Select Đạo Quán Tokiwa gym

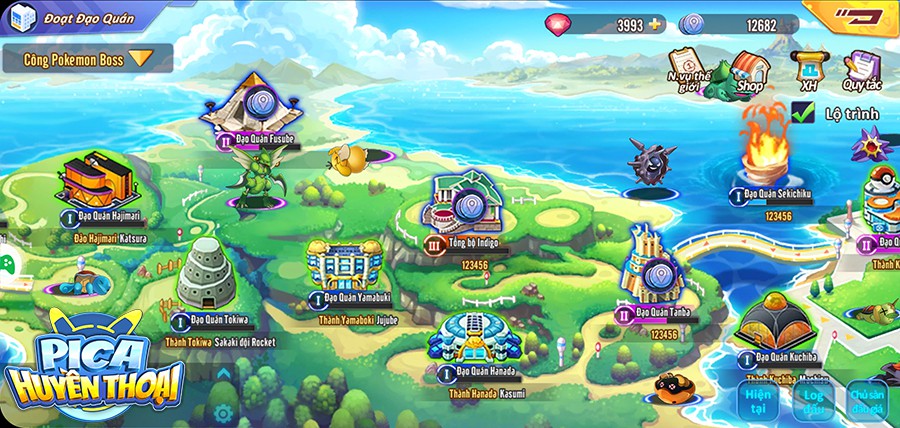click(207, 275)
